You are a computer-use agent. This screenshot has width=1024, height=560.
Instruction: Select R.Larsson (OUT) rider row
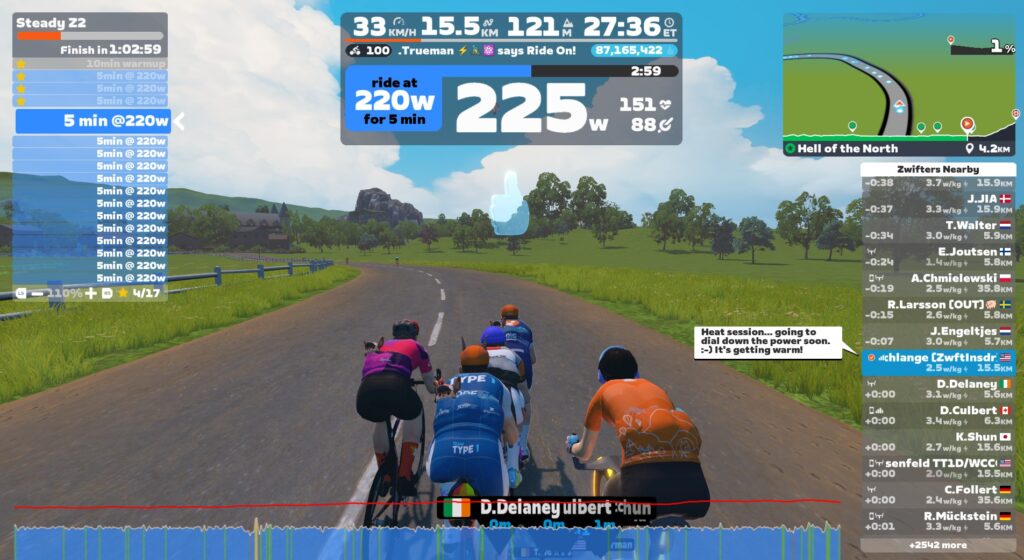tap(938, 309)
